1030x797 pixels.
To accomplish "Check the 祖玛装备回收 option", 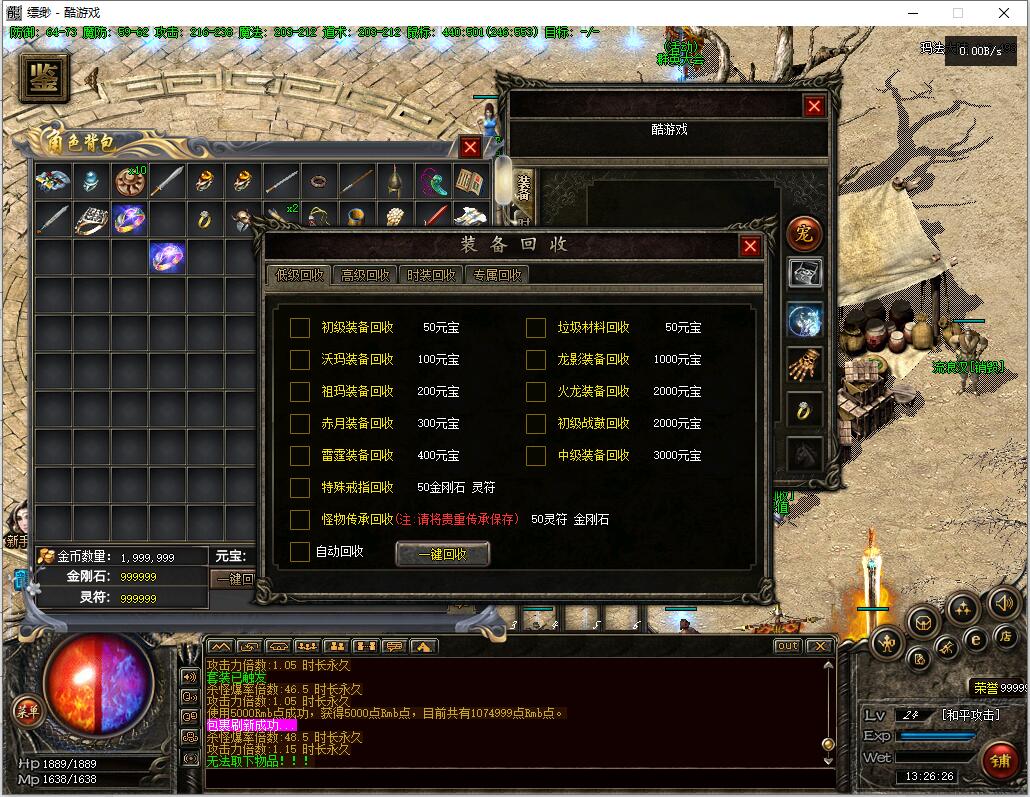I will tap(300, 392).
